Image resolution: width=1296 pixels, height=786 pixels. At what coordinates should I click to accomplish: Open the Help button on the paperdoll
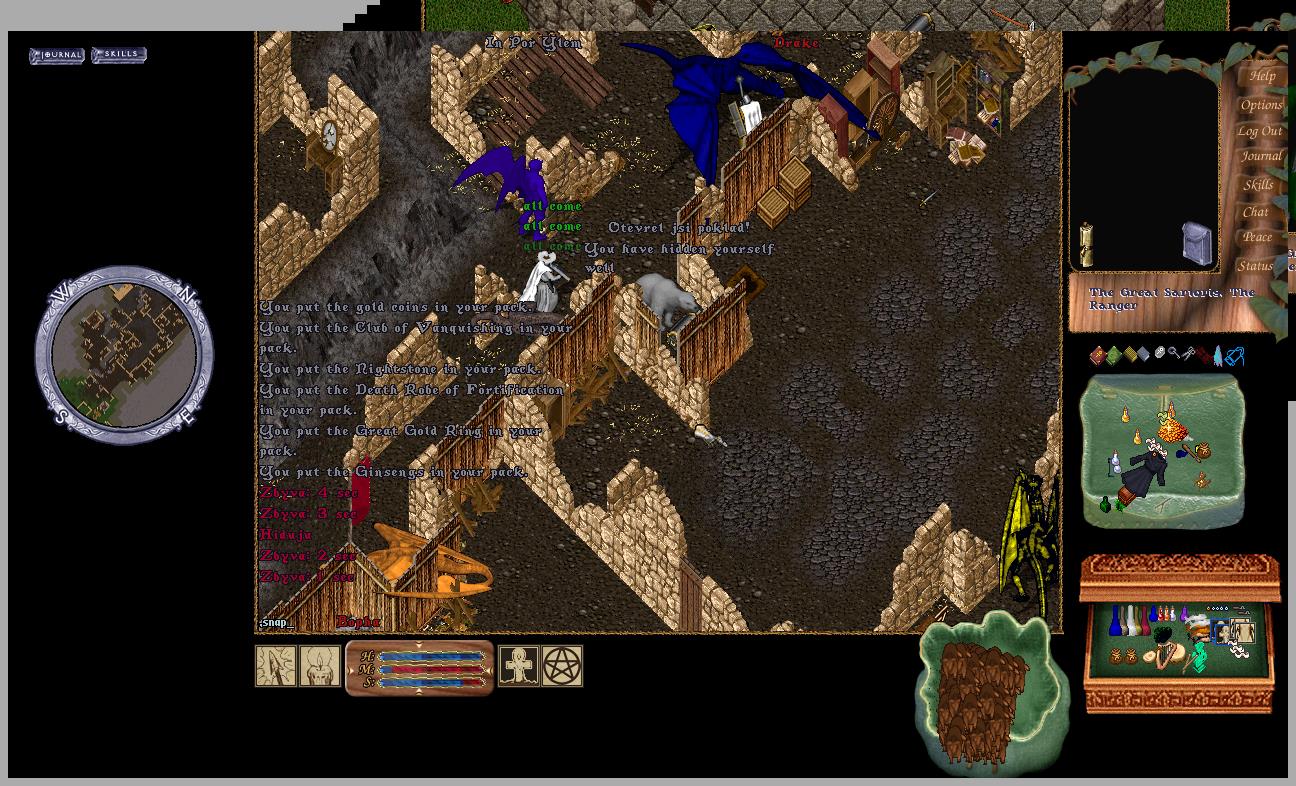1261,77
